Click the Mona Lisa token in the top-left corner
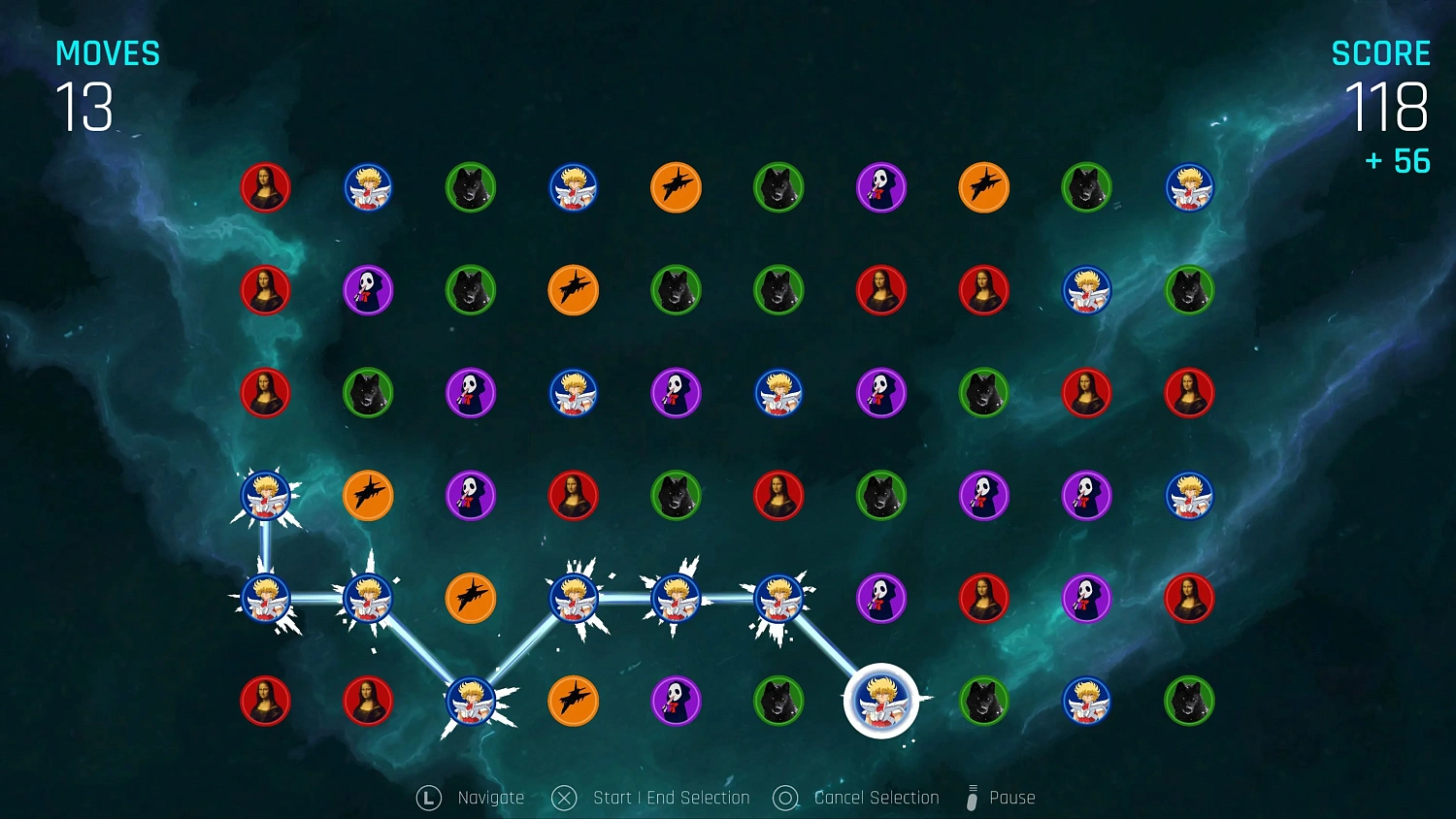 coord(265,188)
